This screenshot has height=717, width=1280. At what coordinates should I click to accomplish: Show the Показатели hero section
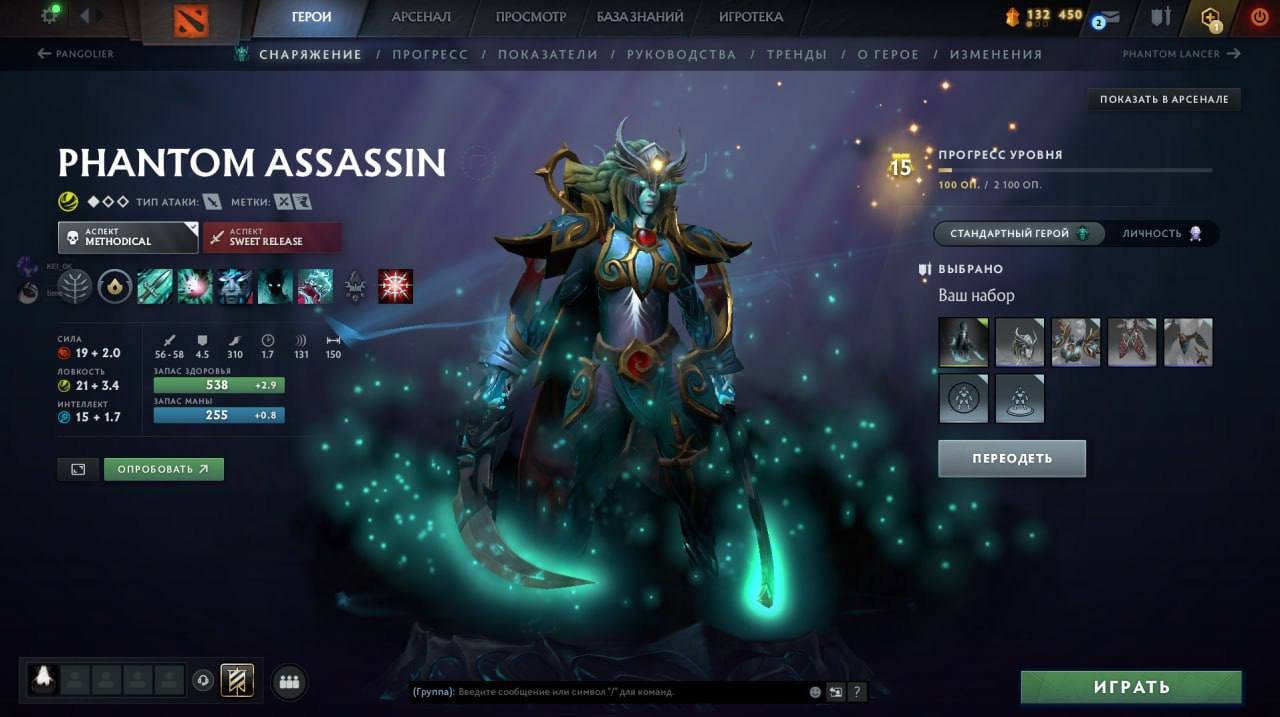tap(547, 54)
